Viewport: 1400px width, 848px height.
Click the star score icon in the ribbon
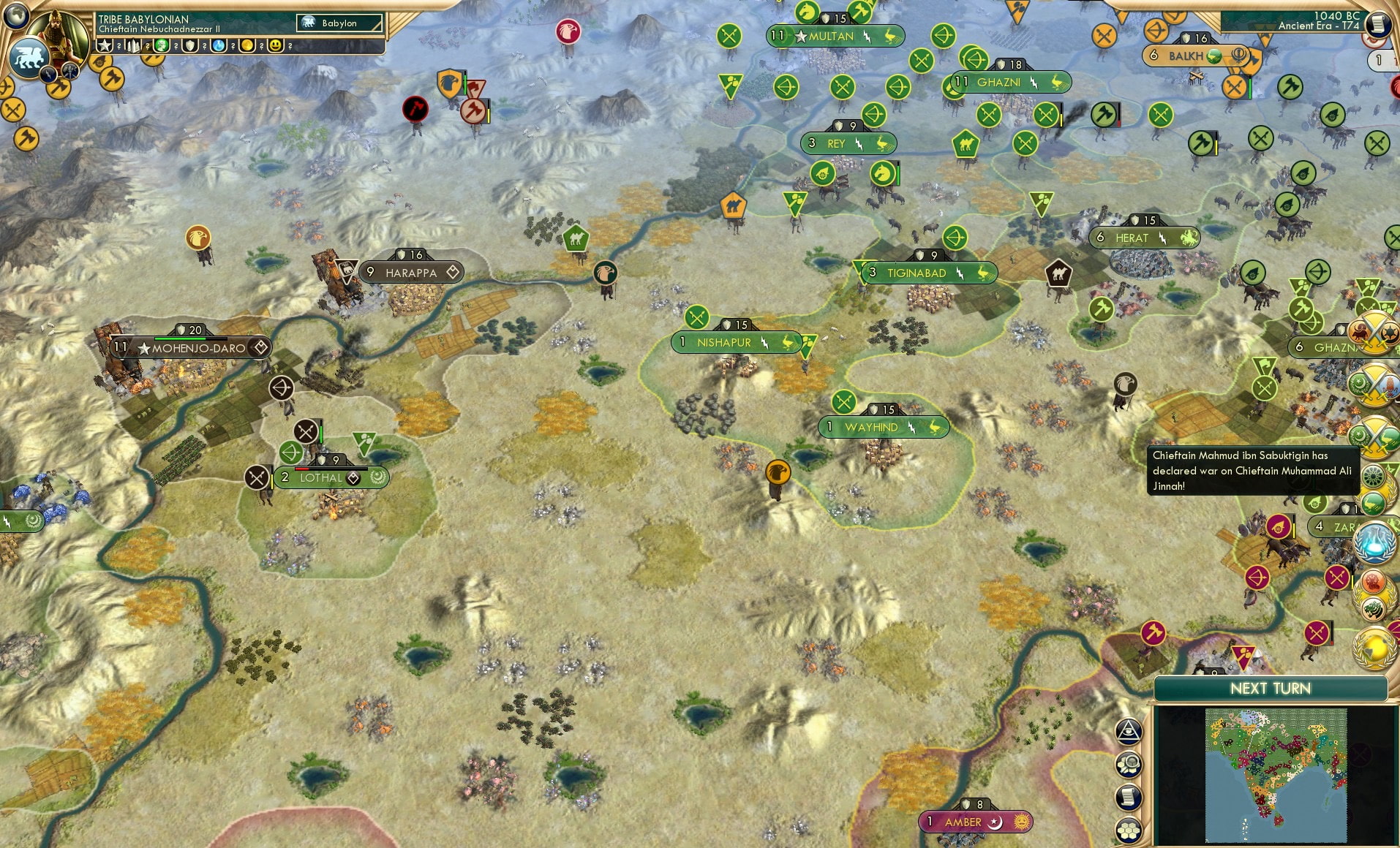click(x=105, y=45)
